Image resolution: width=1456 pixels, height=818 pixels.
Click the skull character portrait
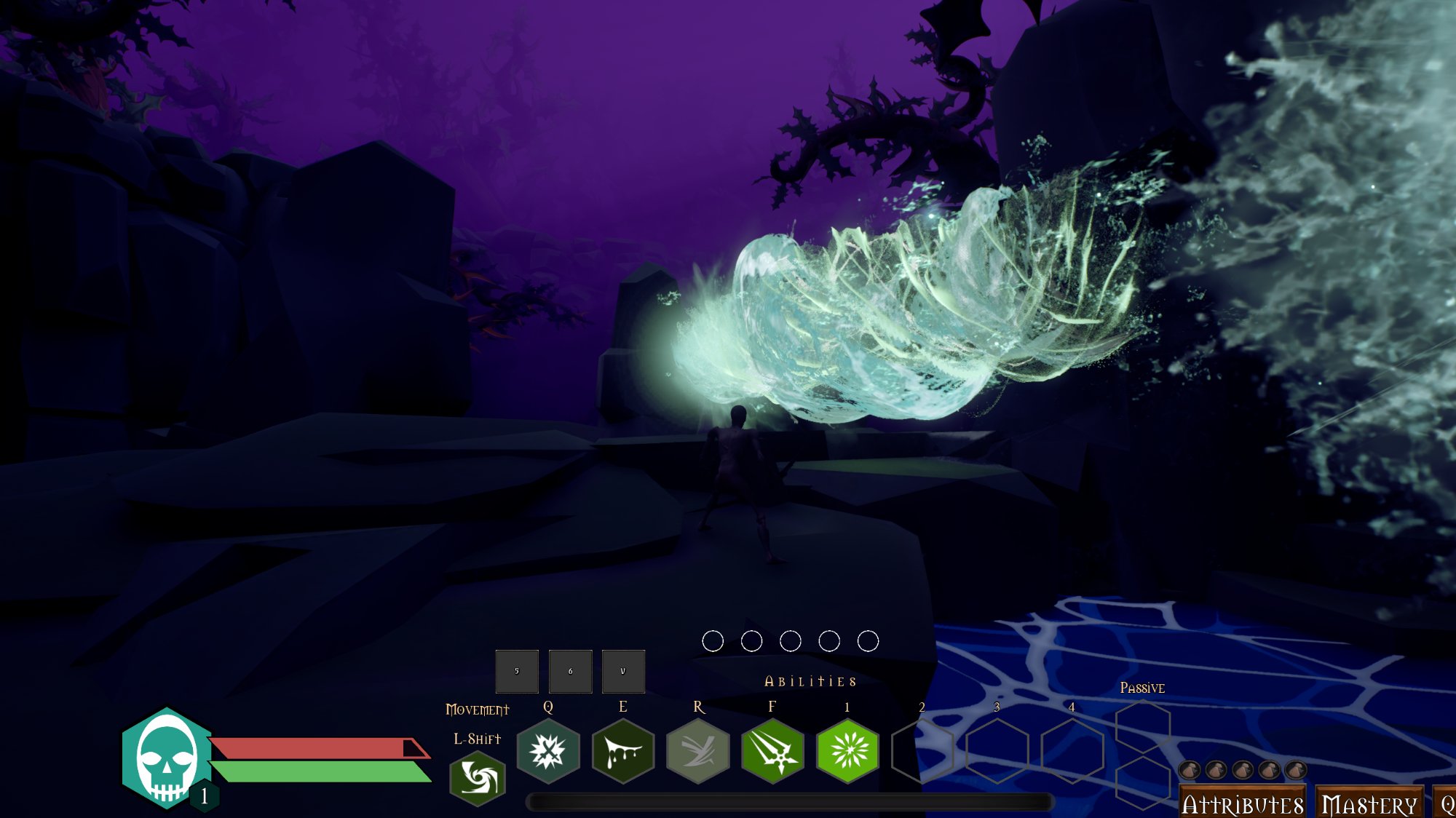tap(166, 758)
